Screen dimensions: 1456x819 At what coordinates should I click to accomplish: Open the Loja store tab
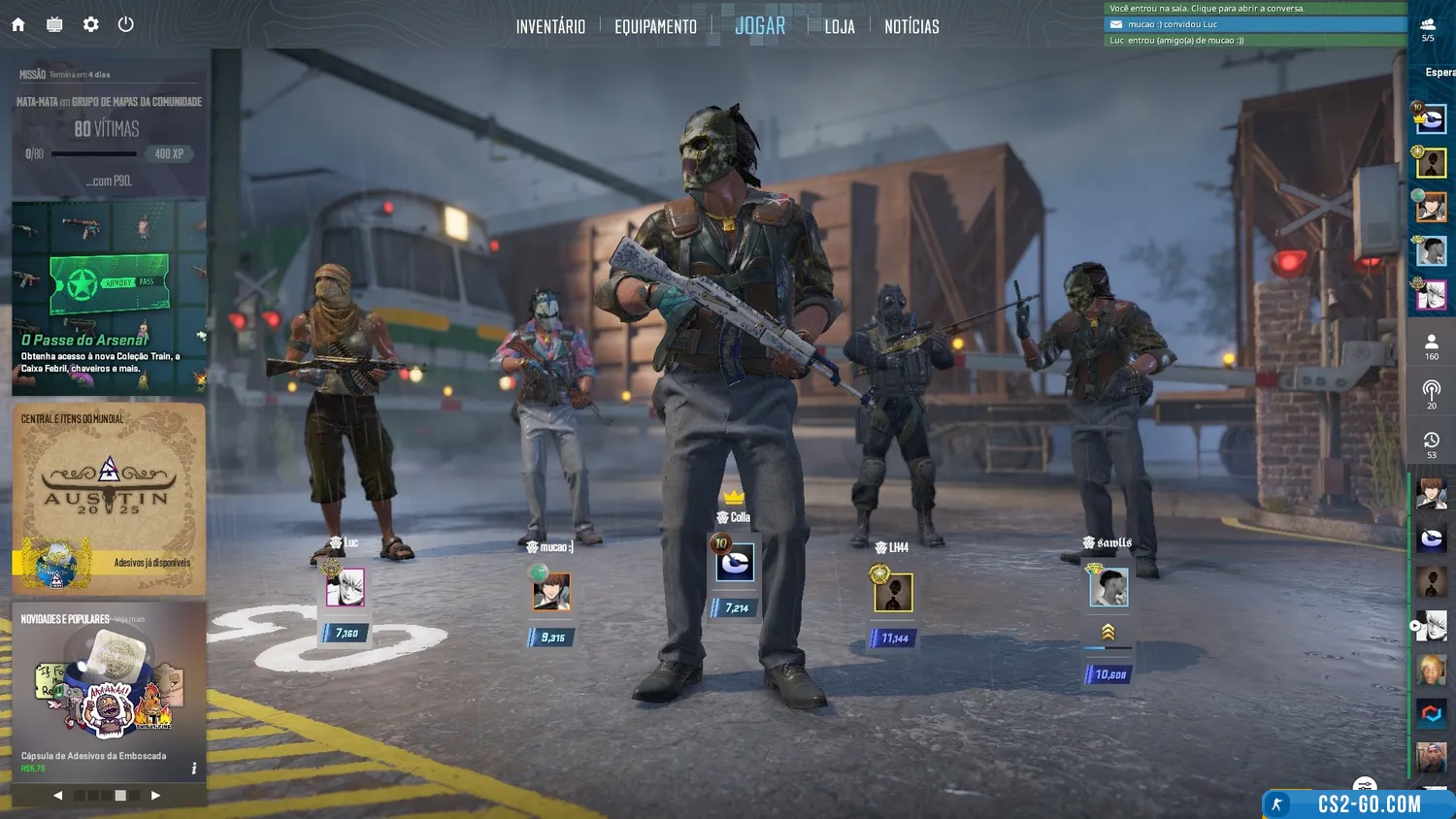coord(840,26)
